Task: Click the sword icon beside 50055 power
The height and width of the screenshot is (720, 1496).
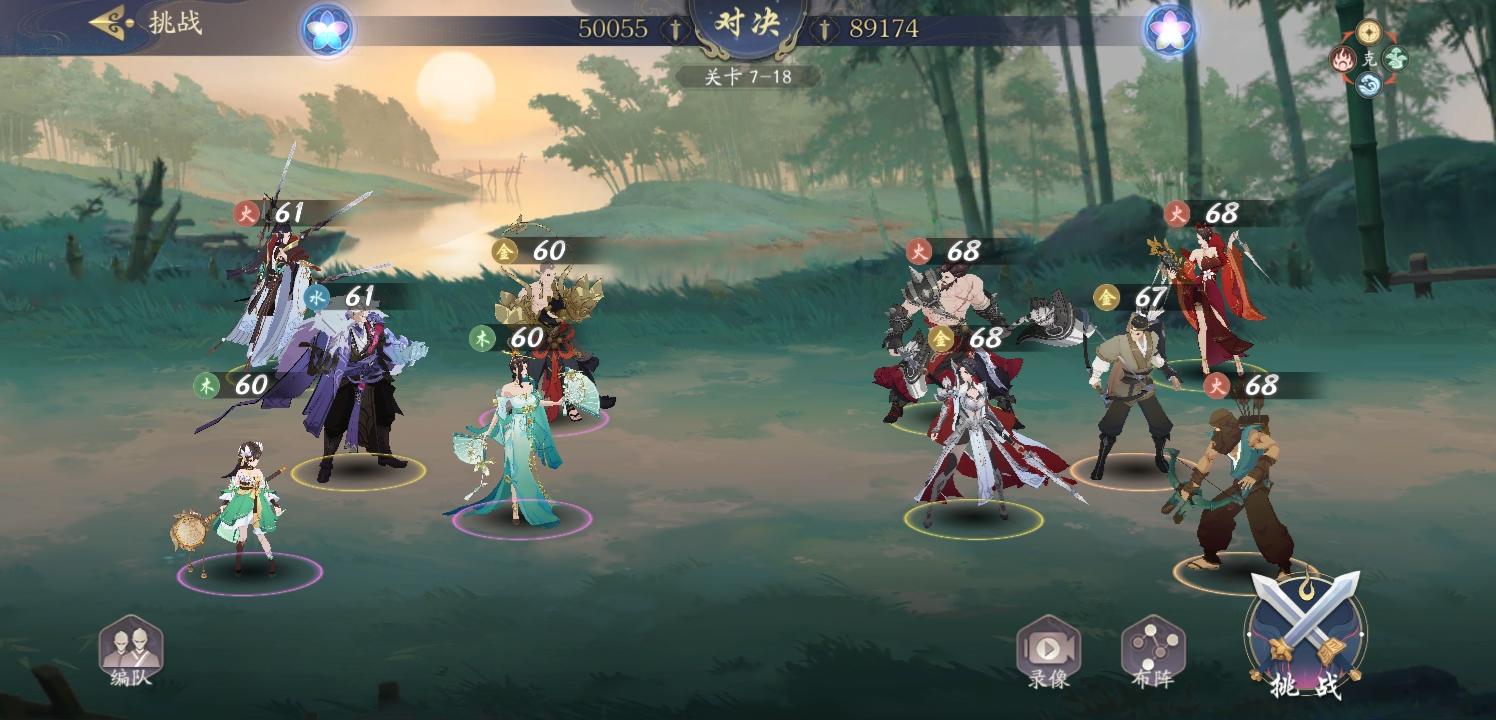Action: pyautogui.click(x=676, y=30)
